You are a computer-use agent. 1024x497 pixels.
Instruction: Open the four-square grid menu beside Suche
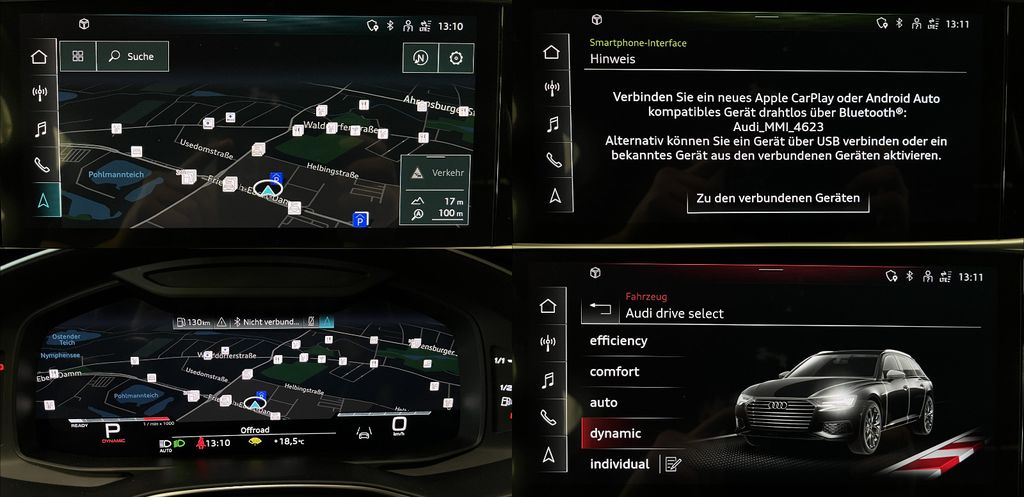(x=78, y=57)
